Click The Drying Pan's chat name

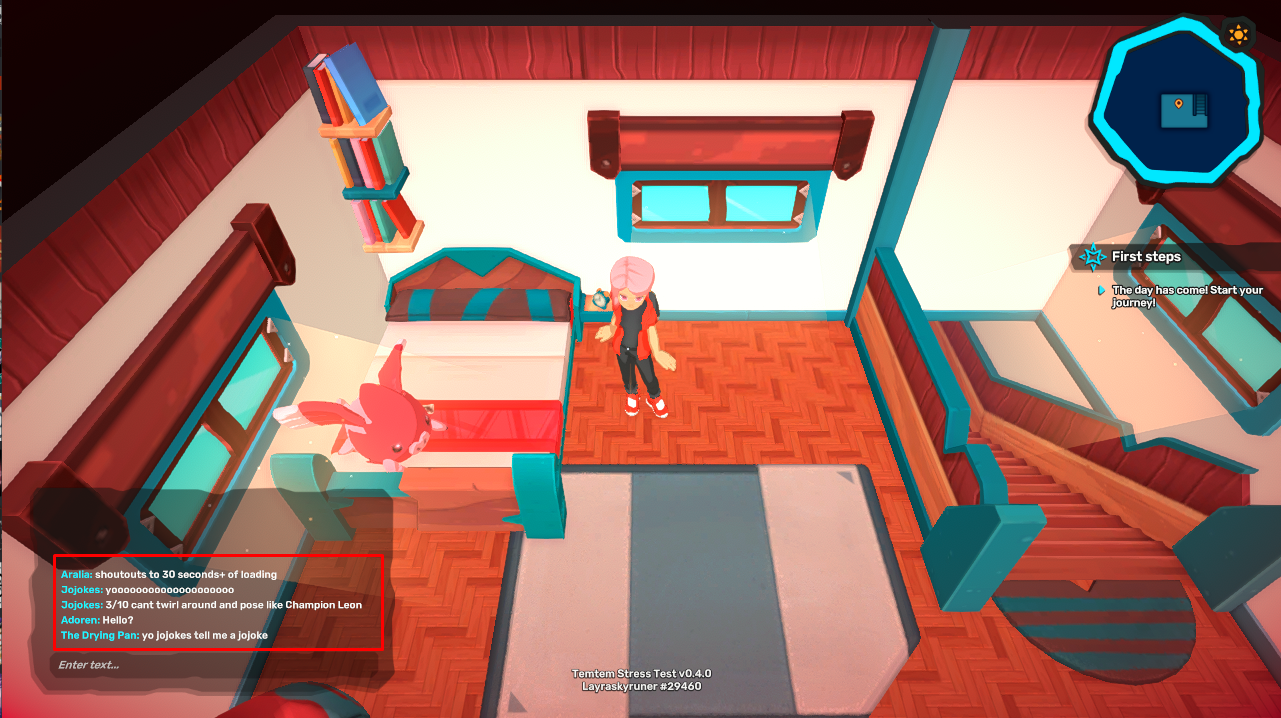tap(99, 635)
